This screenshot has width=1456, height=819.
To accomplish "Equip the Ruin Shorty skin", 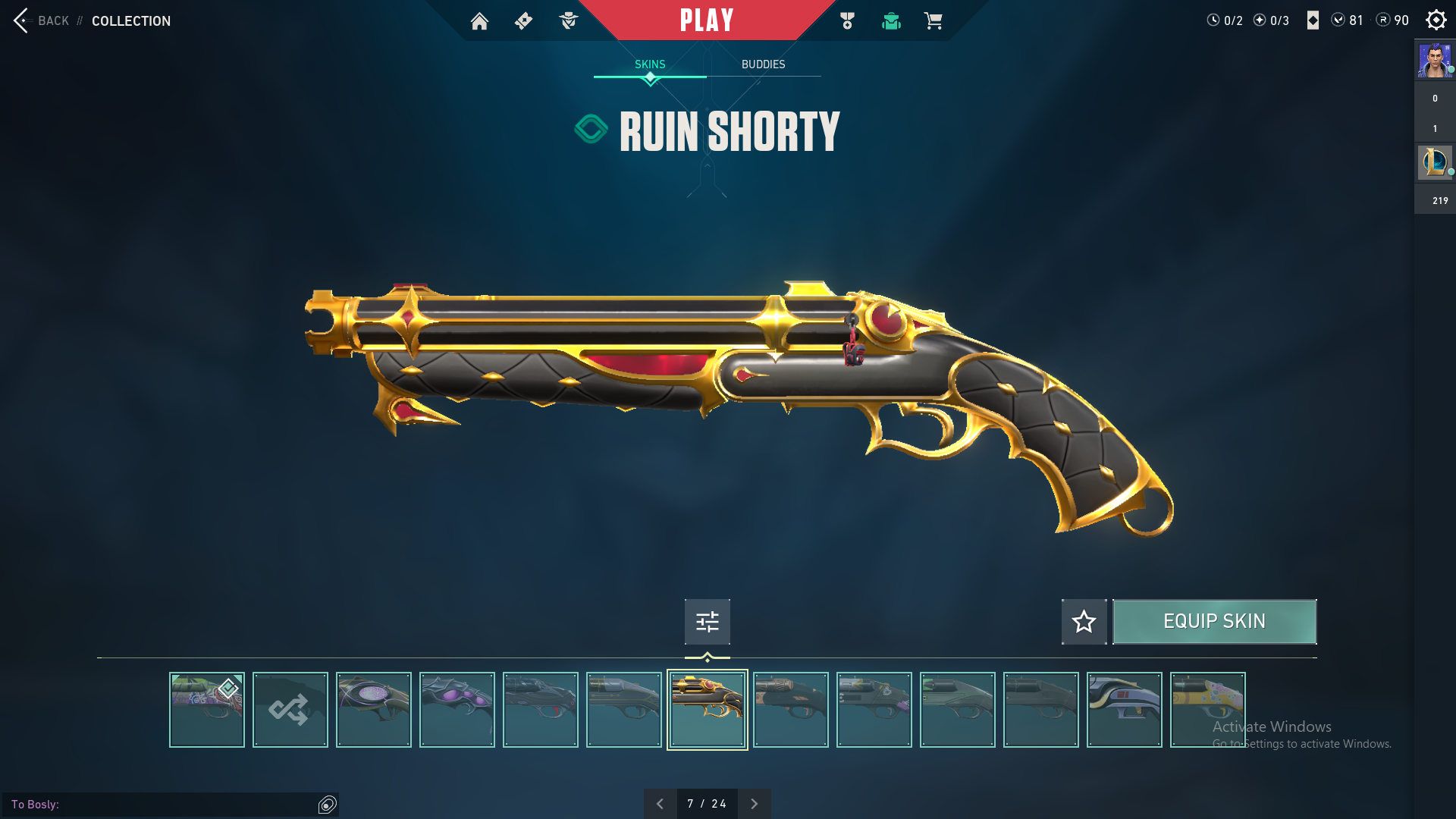I will click(x=1214, y=622).
